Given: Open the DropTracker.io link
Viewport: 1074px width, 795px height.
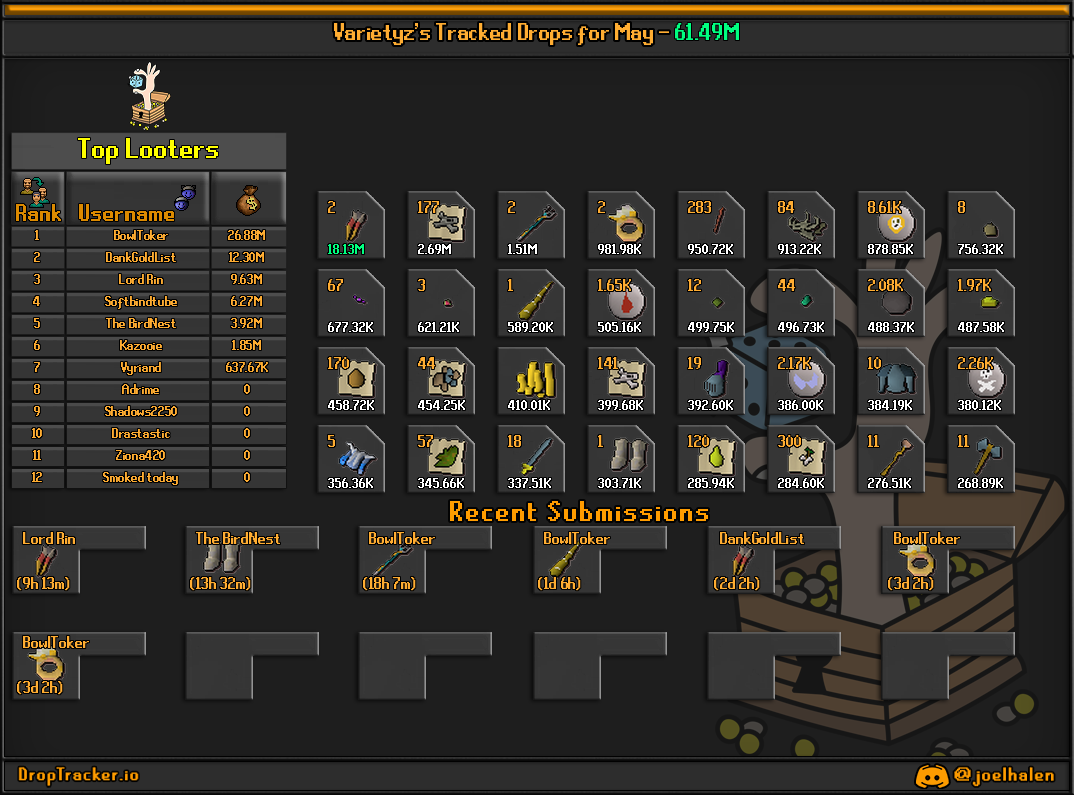Looking at the screenshot, I should [x=78, y=775].
